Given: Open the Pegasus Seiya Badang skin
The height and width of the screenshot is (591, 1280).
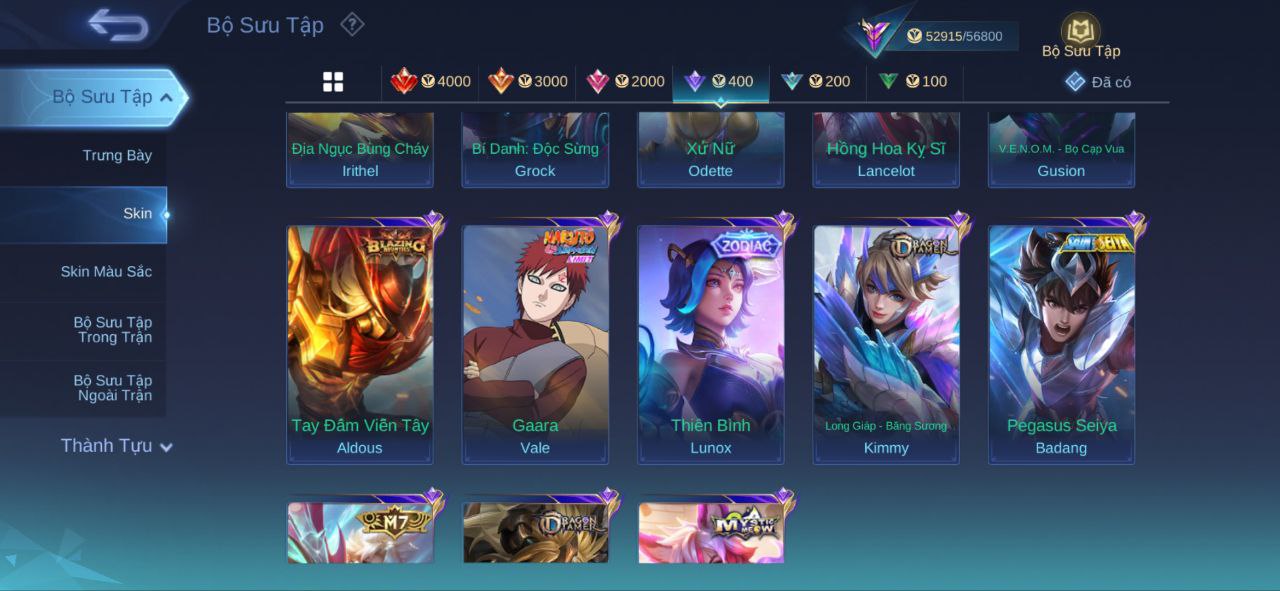Looking at the screenshot, I should pos(1061,344).
